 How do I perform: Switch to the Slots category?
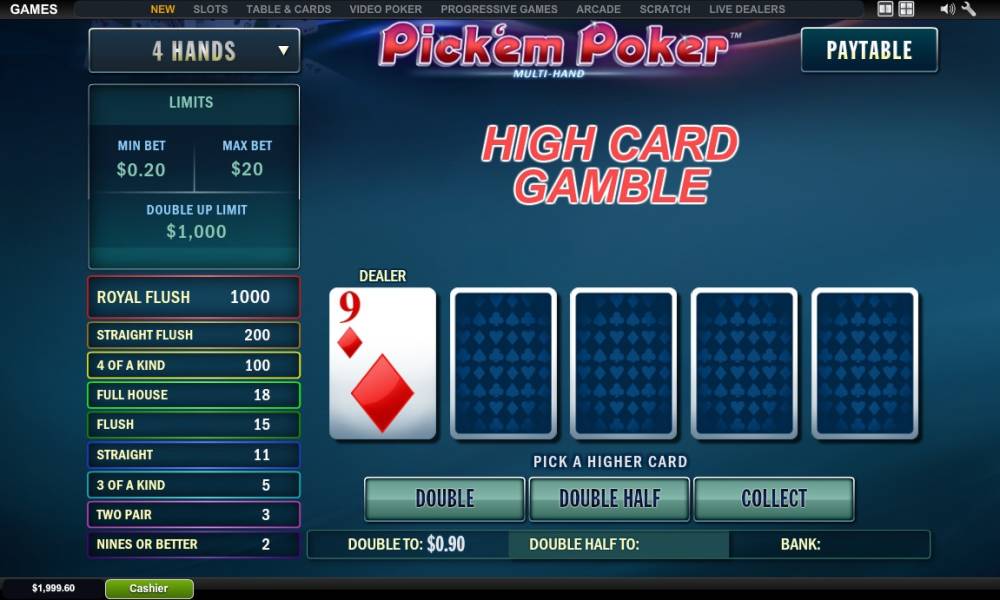click(210, 9)
